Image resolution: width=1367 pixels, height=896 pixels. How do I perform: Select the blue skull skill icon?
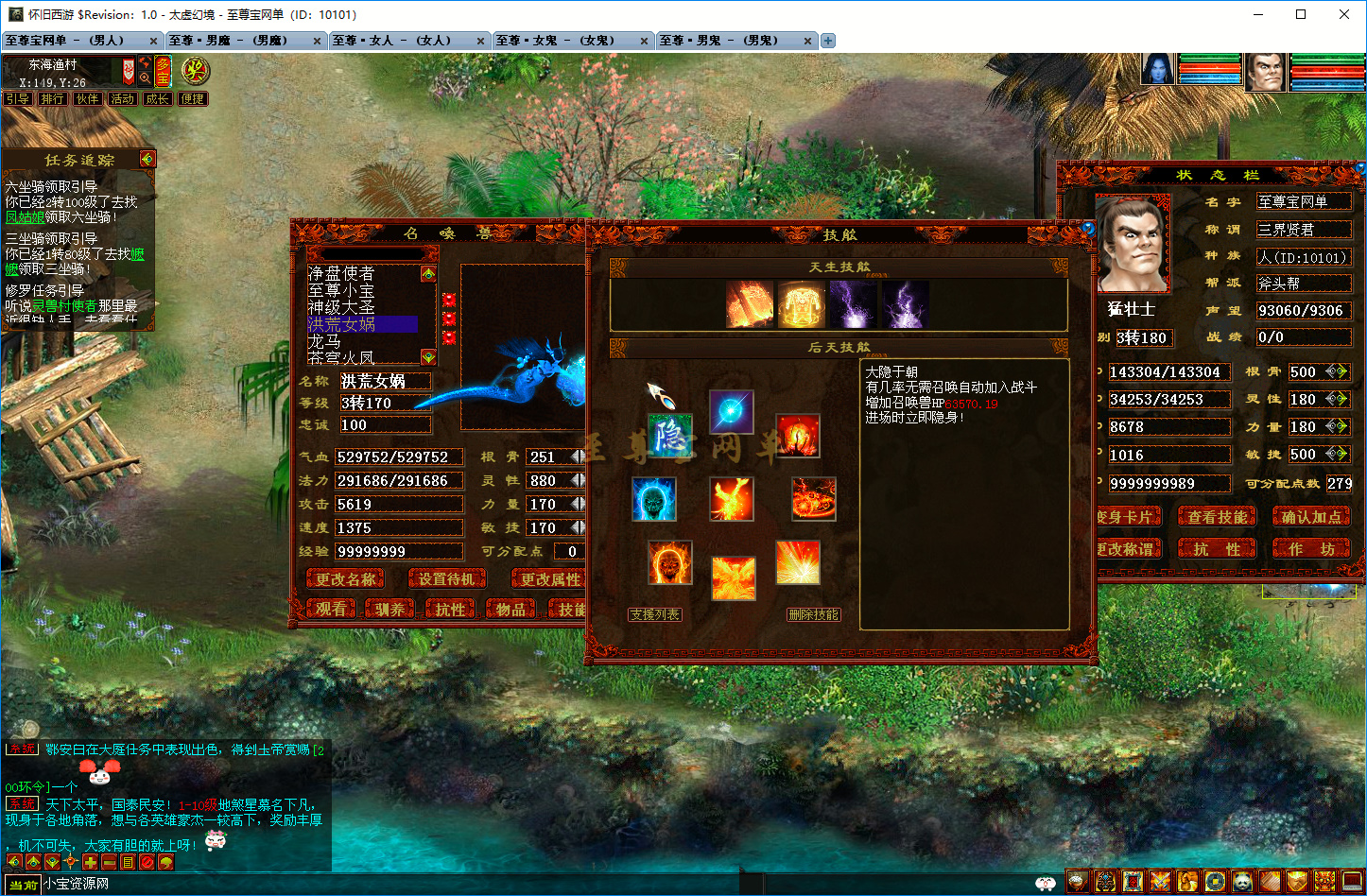pos(654,499)
